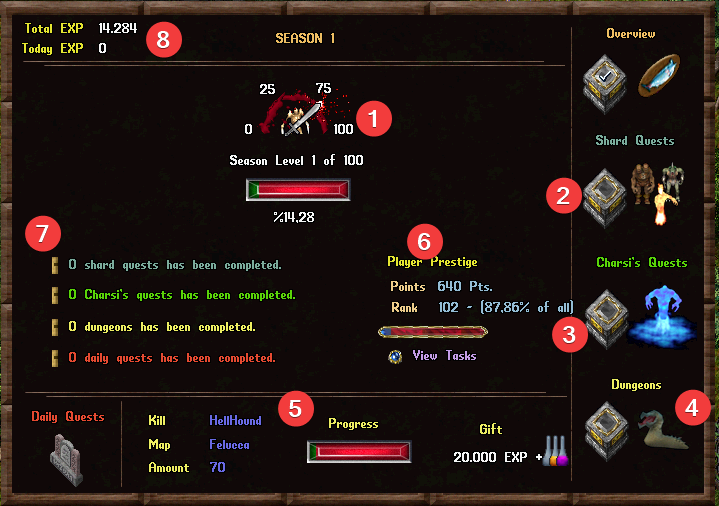Click the Daily Quests tombstone icon
The image size is (719, 506).
[x=65, y=461]
